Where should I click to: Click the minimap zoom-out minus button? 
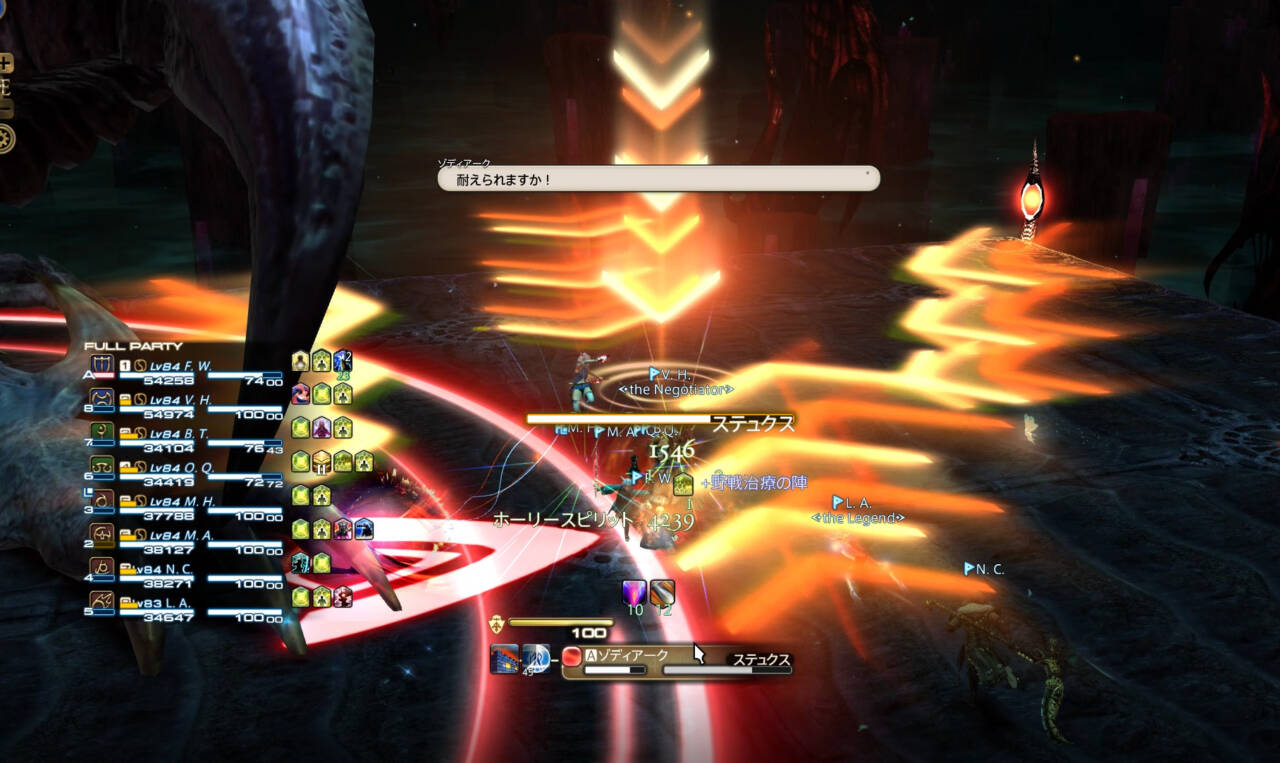(x=6, y=108)
